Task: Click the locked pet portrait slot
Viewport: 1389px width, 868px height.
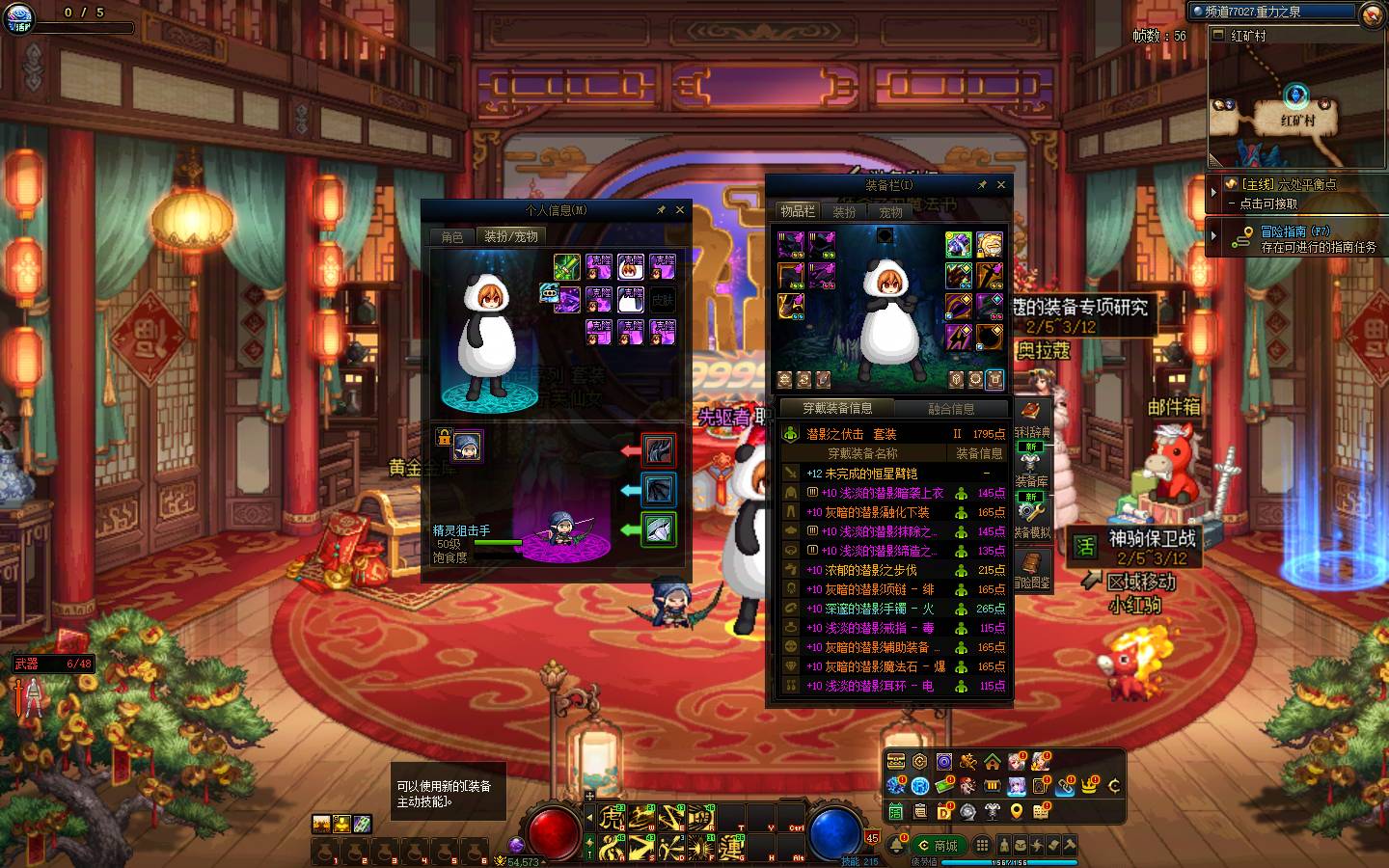Action: (x=467, y=446)
